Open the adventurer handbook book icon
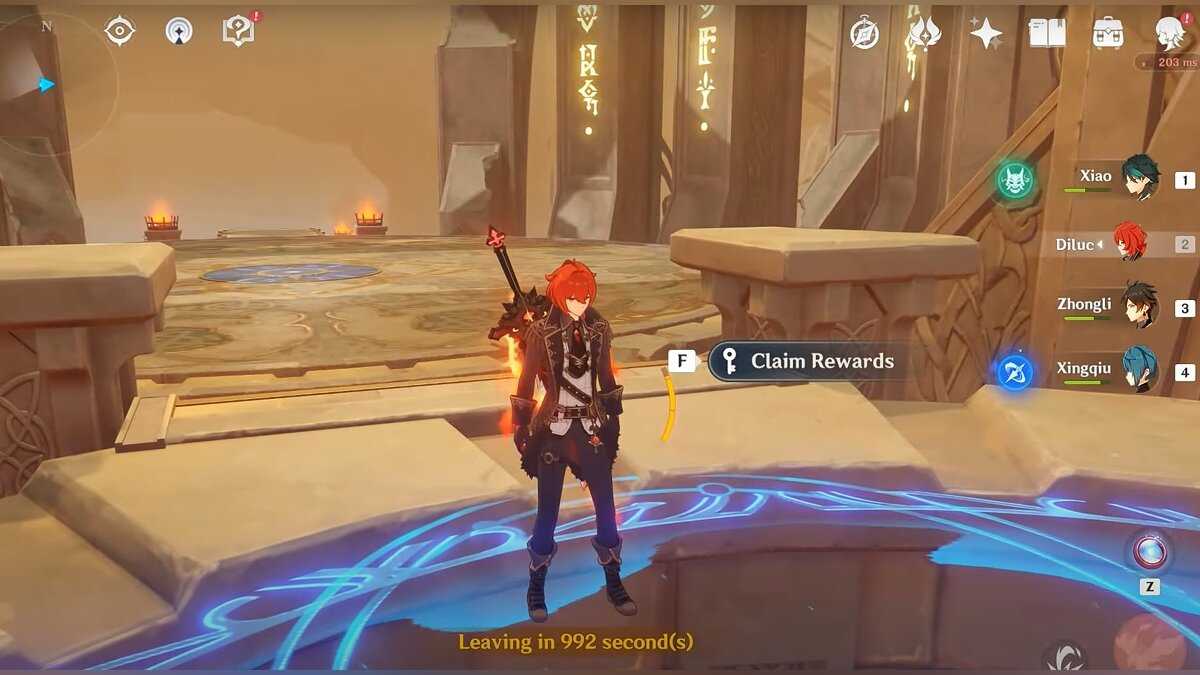The width and height of the screenshot is (1200, 675). [1047, 33]
